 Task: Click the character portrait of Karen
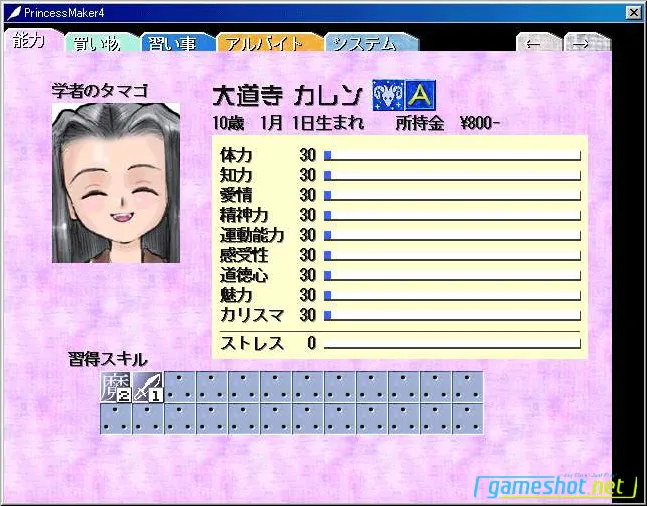(102, 183)
